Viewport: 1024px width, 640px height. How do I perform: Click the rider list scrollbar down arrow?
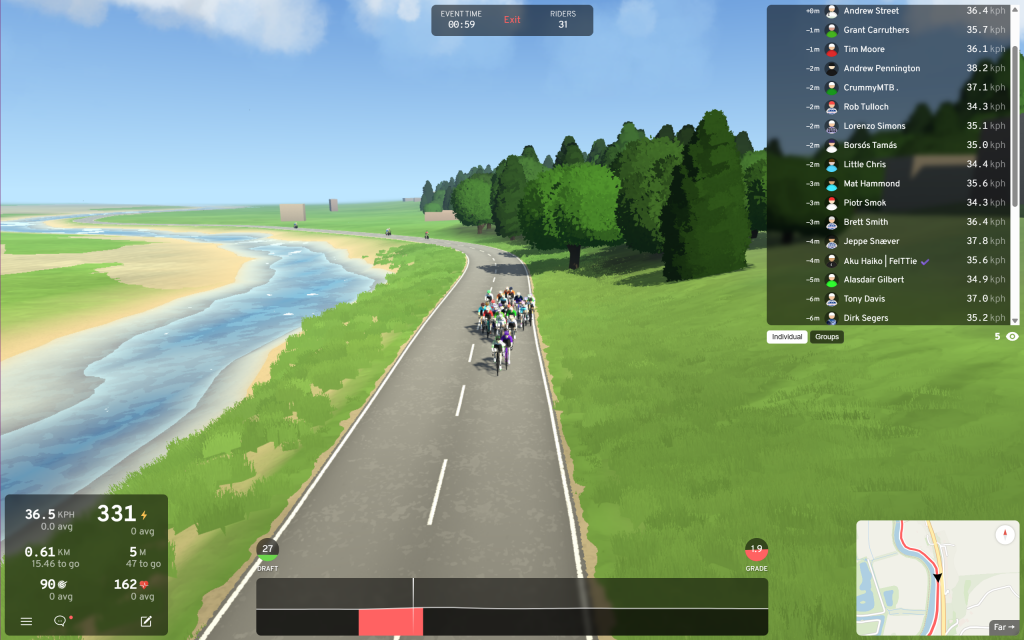(1015, 320)
